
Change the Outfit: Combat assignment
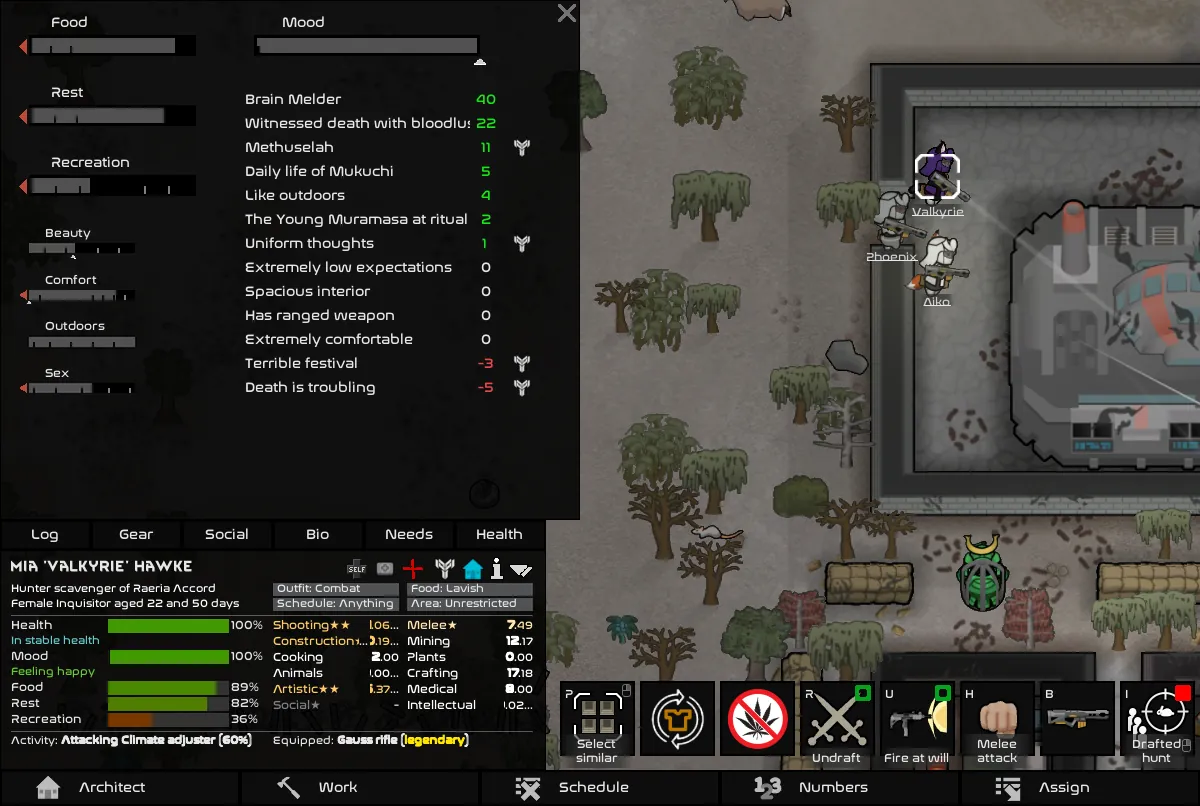(x=335, y=589)
